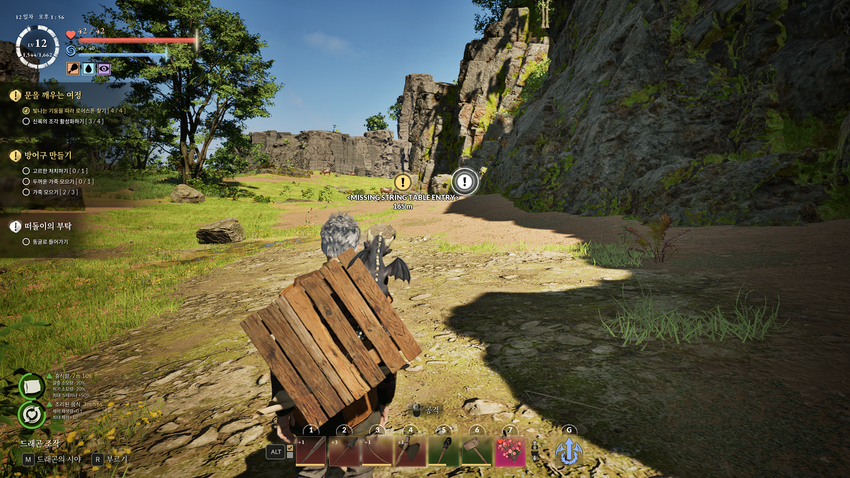Choose the torch in hotbar slot 5
The height and width of the screenshot is (478, 850).
(443, 451)
